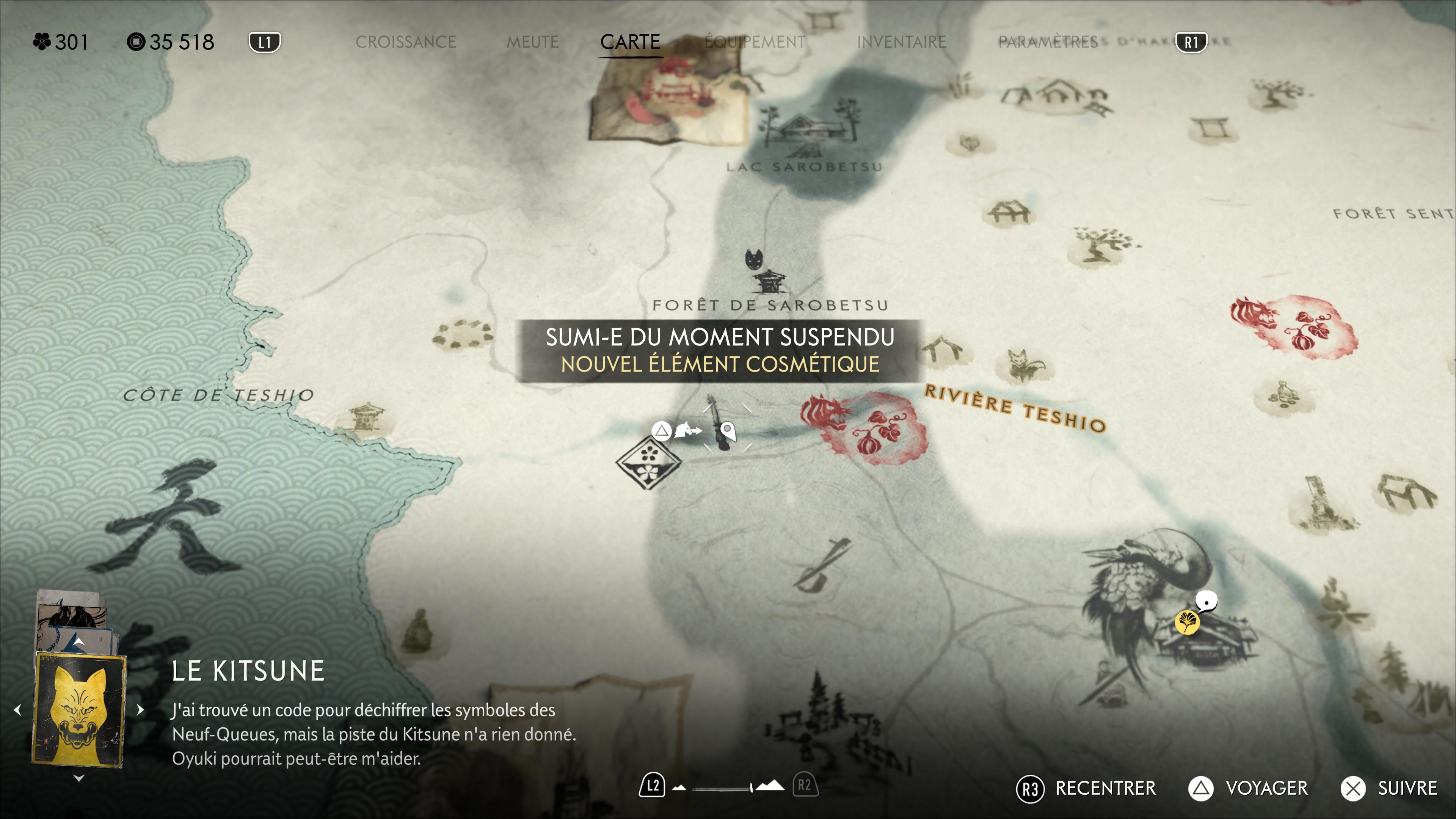This screenshot has width=1456, height=819.
Task: Select the Le Kitsune quest card
Action: click(x=78, y=710)
